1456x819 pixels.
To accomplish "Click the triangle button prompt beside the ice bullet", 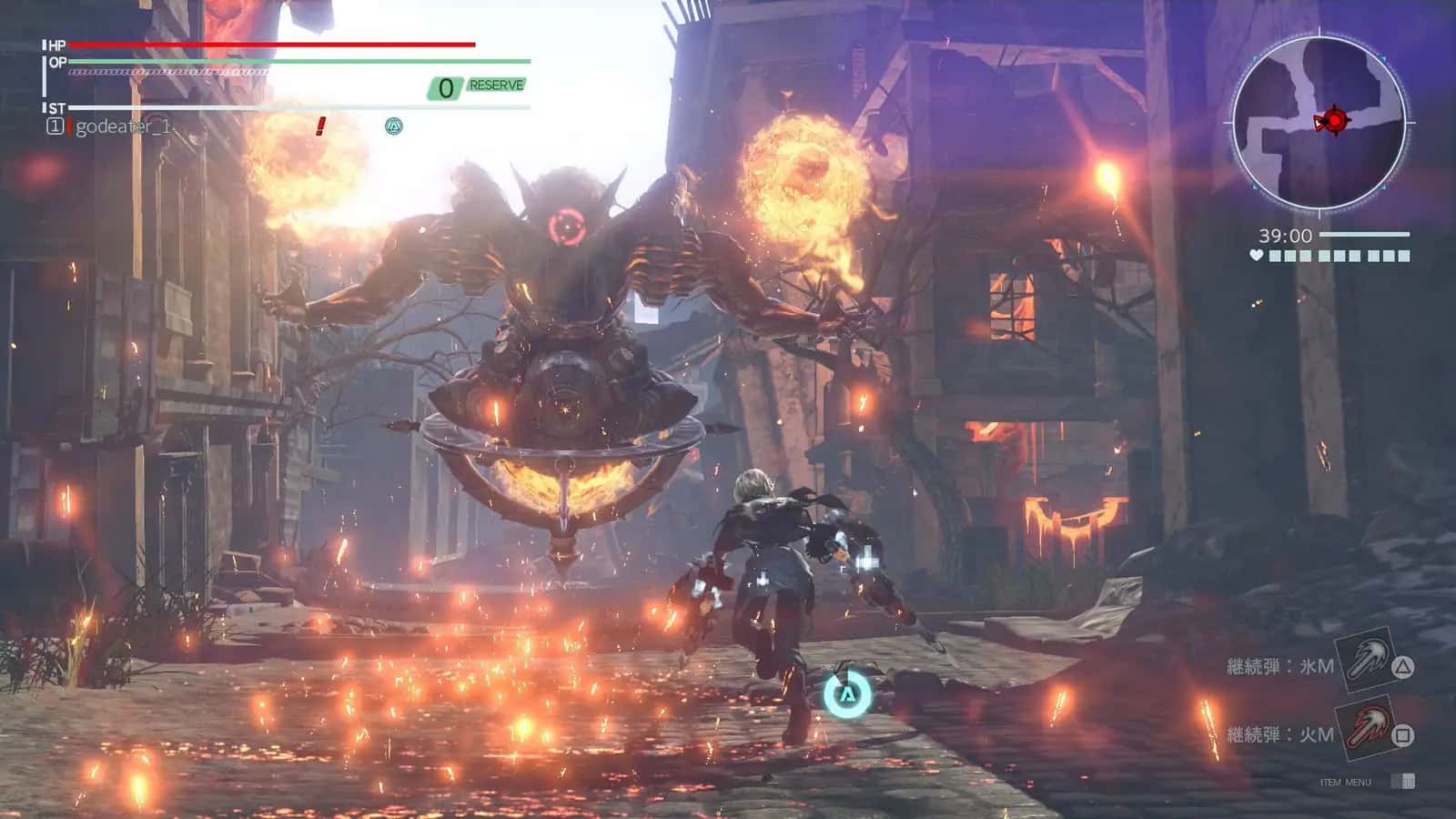I will click(1403, 666).
